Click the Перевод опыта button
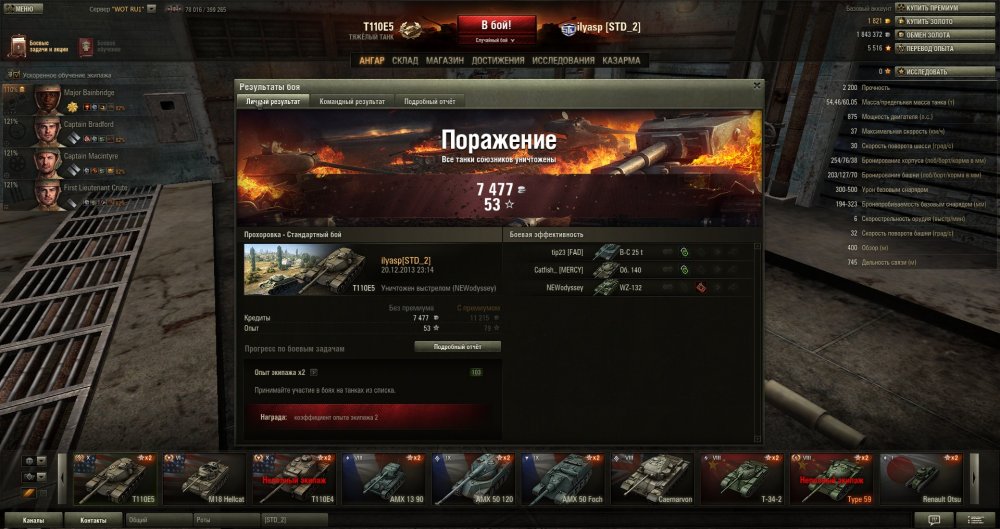This screenshot has width=1000, height=529. (x=945, y=47)
